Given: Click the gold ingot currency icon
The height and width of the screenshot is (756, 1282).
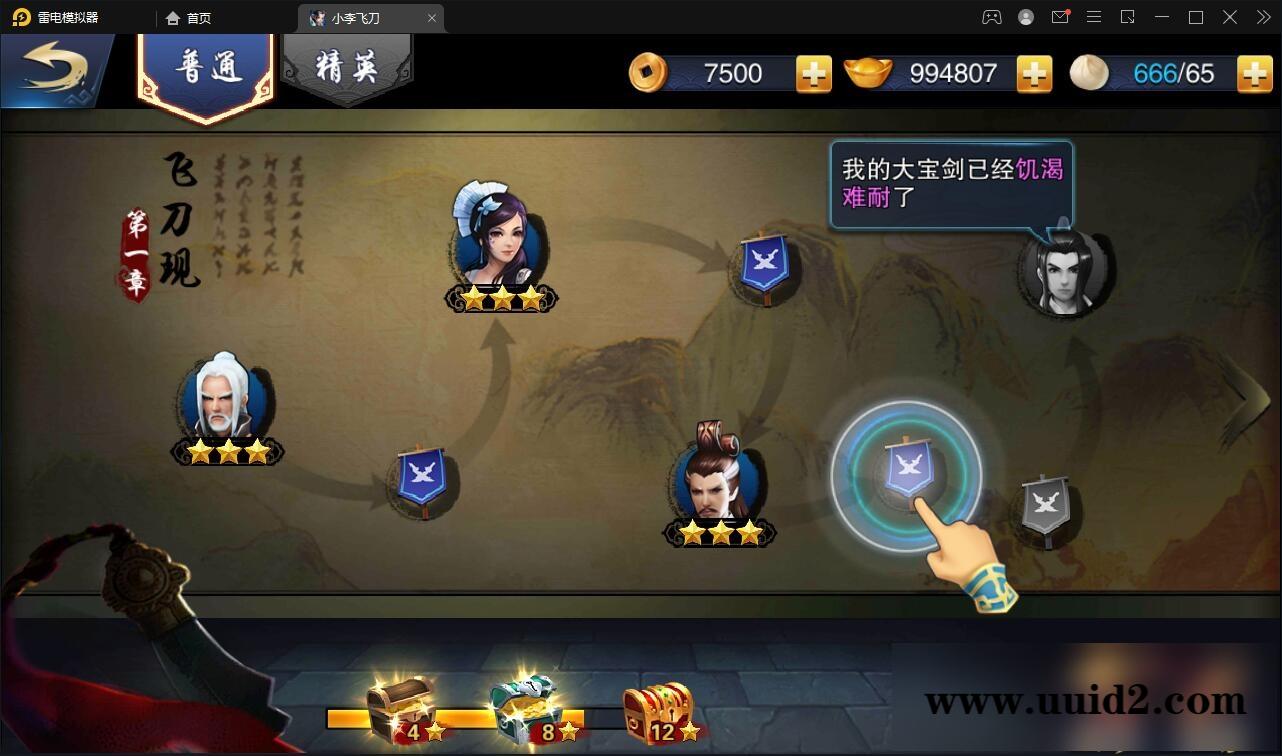Looking at the screenshot, I should pyautogui.click(x=868, y=72).
